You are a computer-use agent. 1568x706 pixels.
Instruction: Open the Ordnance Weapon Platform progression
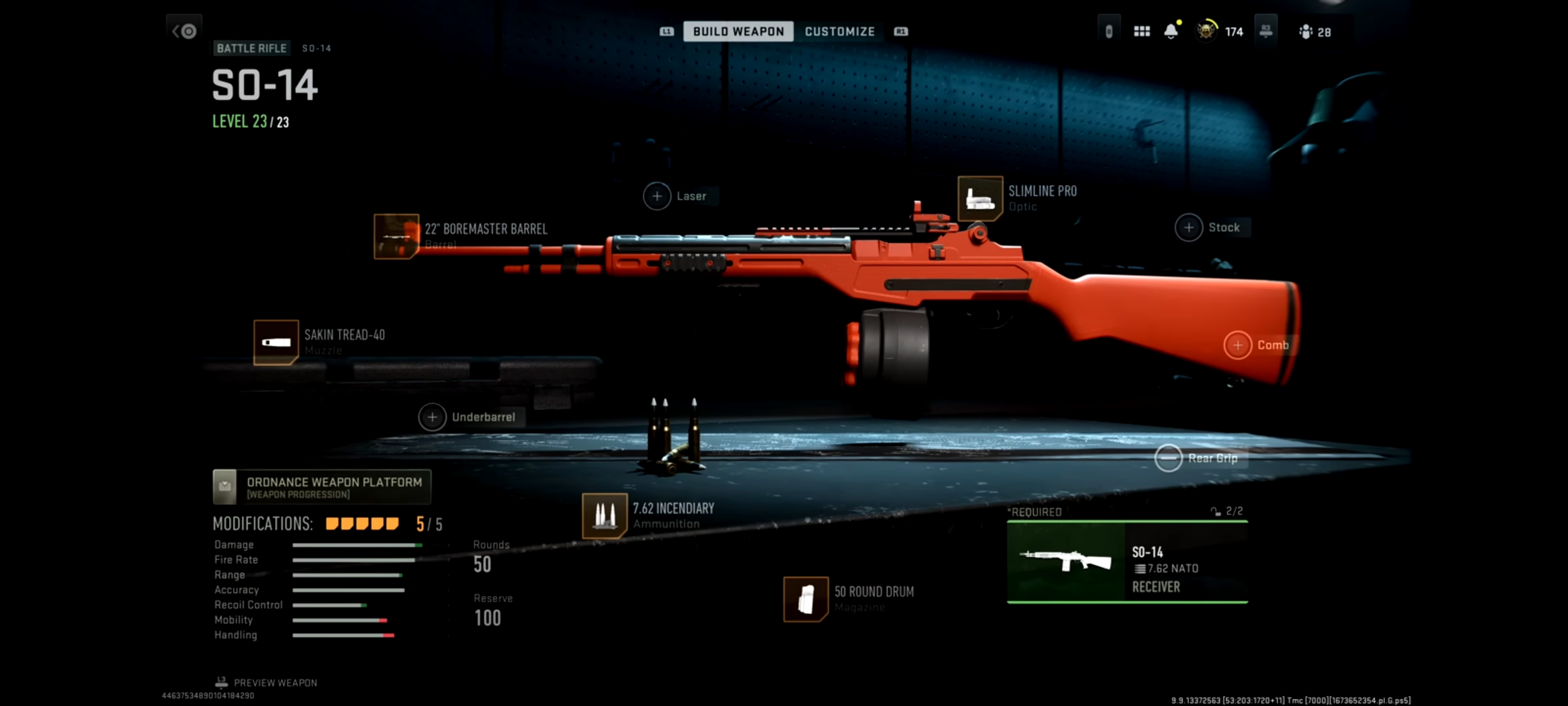point(321,487)
